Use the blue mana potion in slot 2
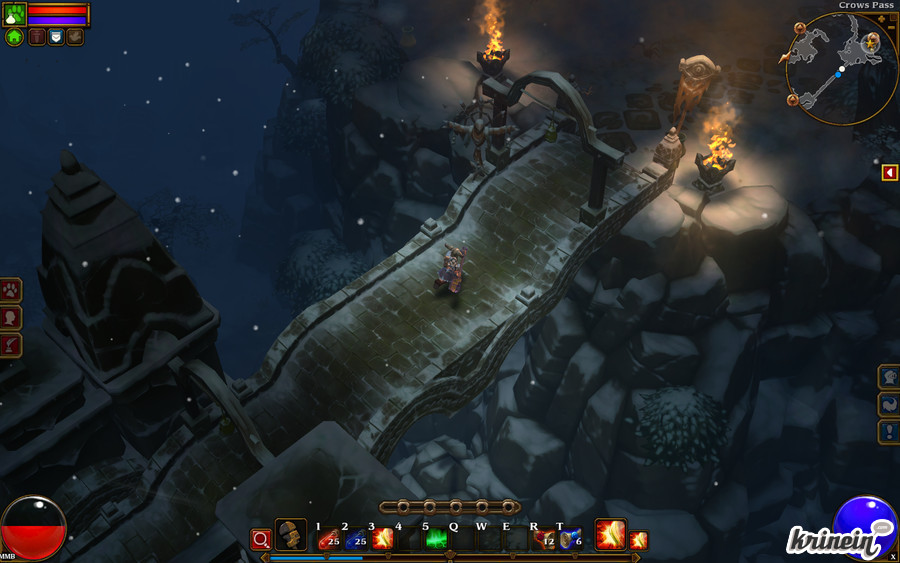The height and width of the screenshot is (563, 900). pos(355,540)
